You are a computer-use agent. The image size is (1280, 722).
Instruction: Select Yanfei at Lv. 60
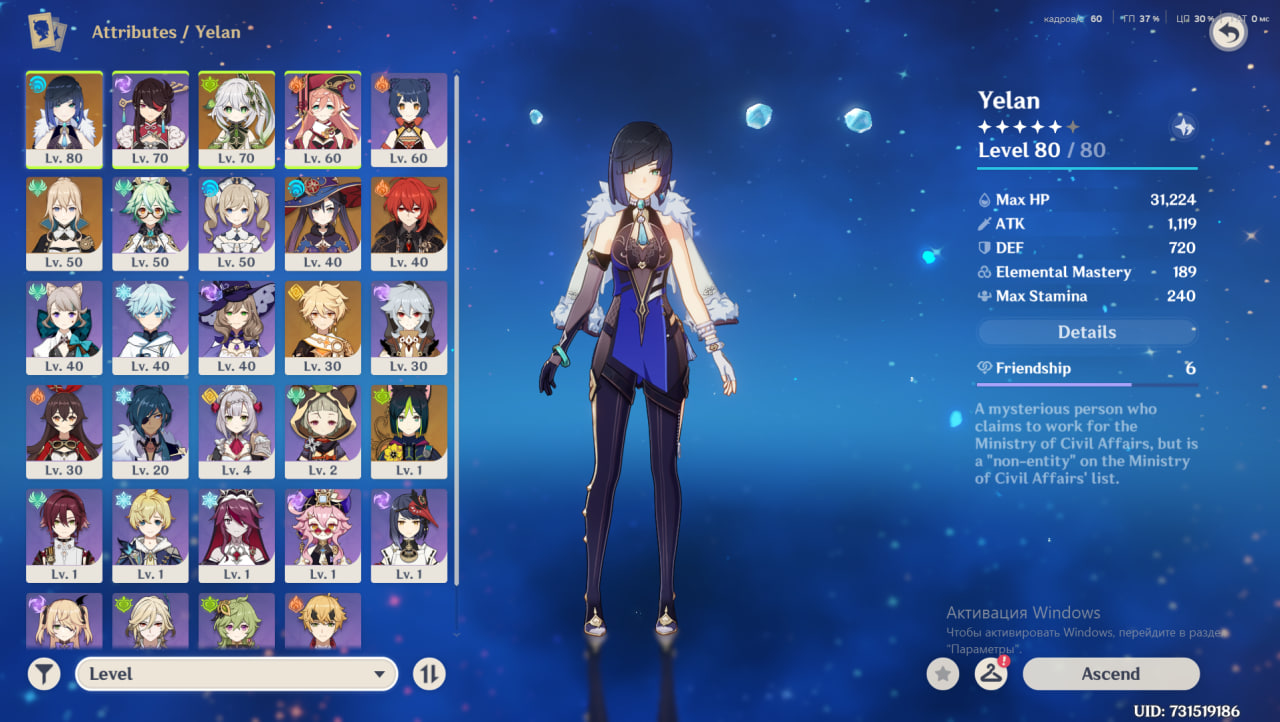[322, 118]
